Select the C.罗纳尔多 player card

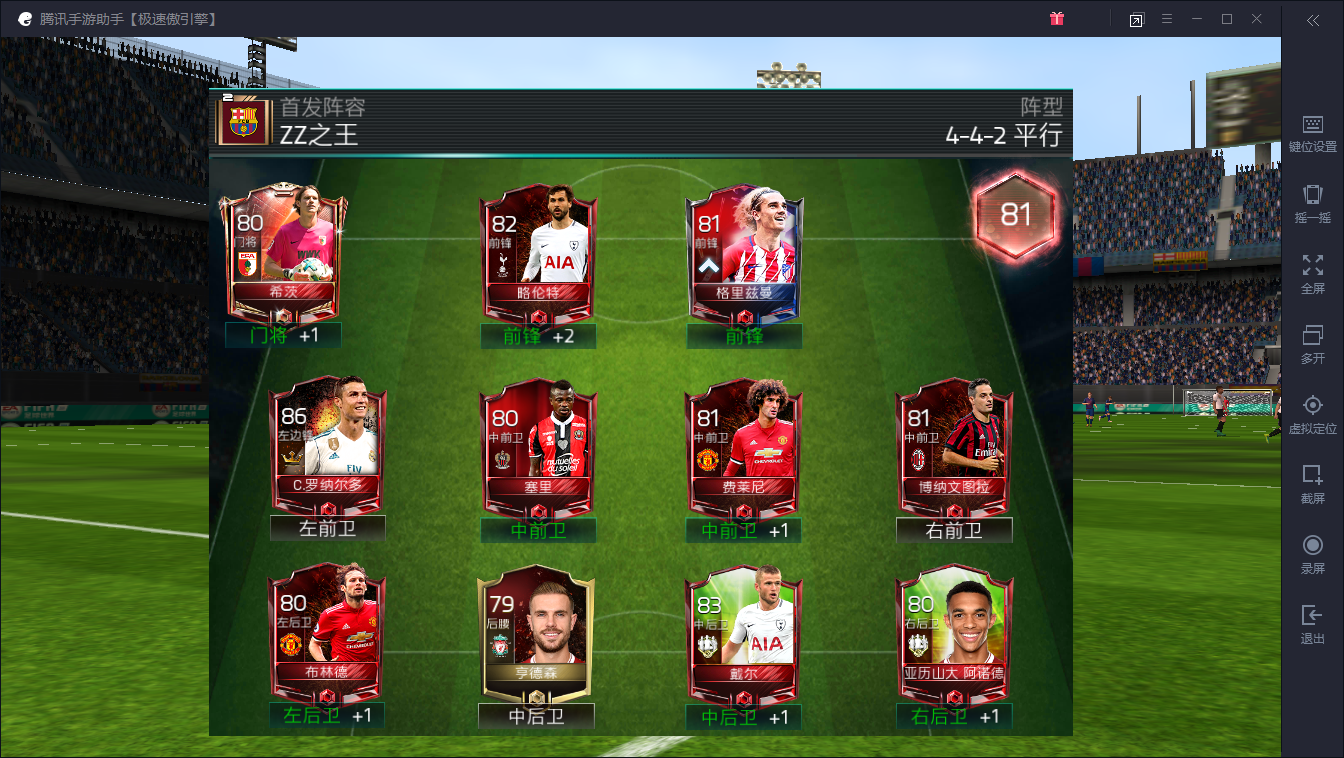pyautogui.click(x=327, y=443)
